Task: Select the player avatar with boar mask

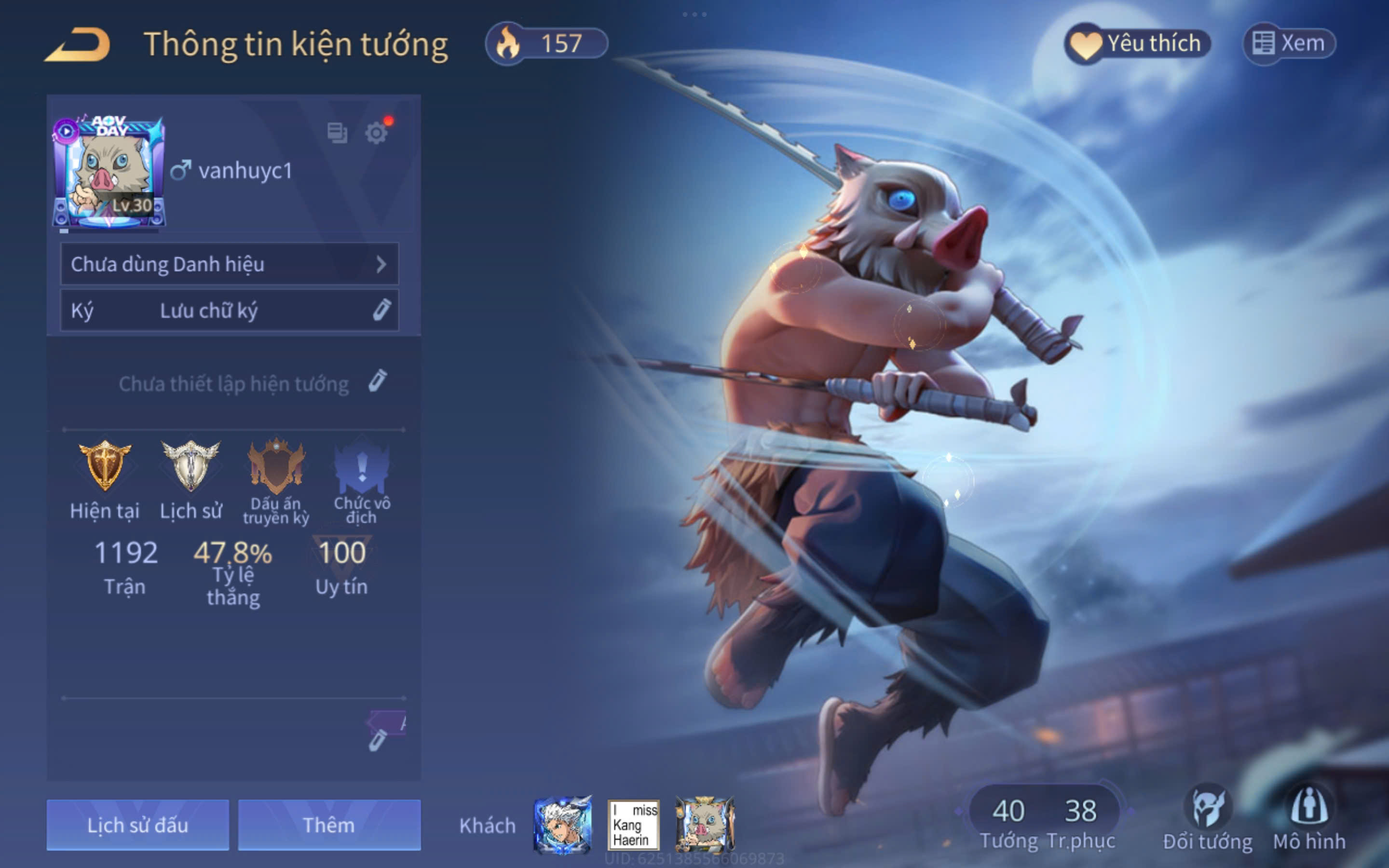Action: 109,172
